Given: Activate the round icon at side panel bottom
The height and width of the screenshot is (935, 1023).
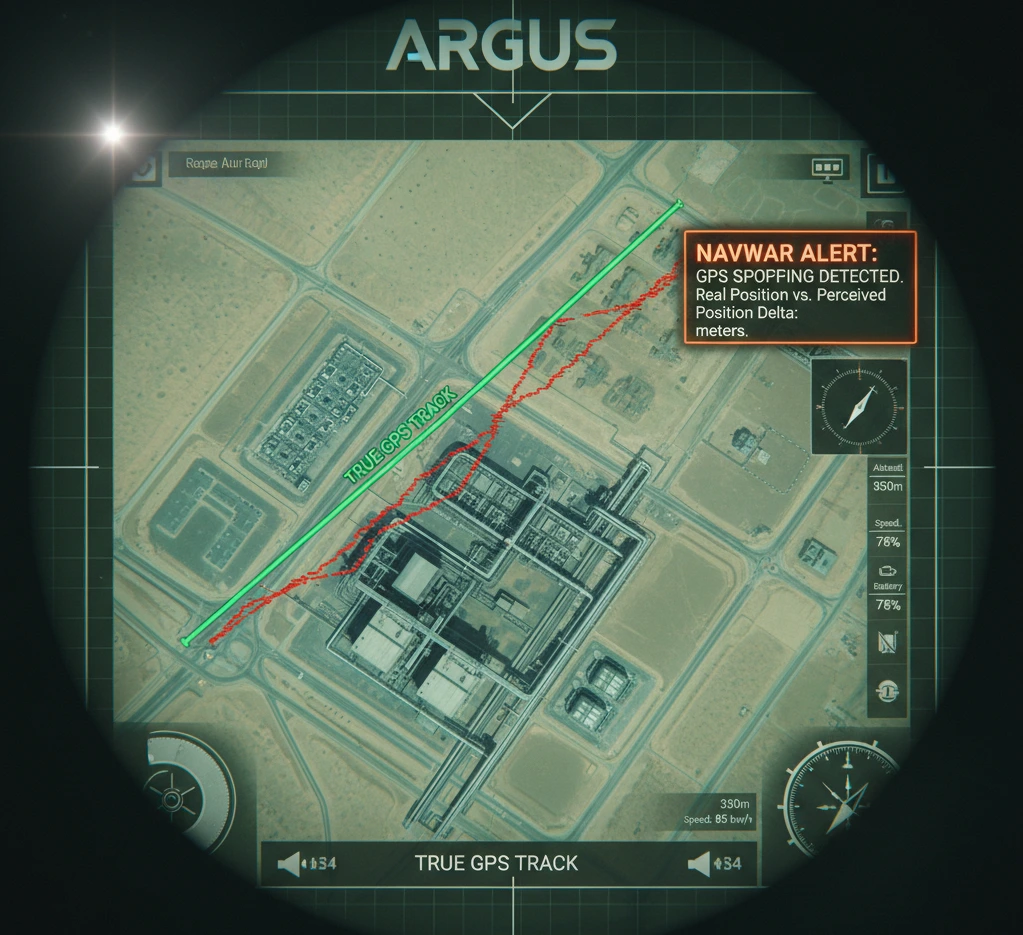Looking at the screenshot, I should tap(888, 690).
